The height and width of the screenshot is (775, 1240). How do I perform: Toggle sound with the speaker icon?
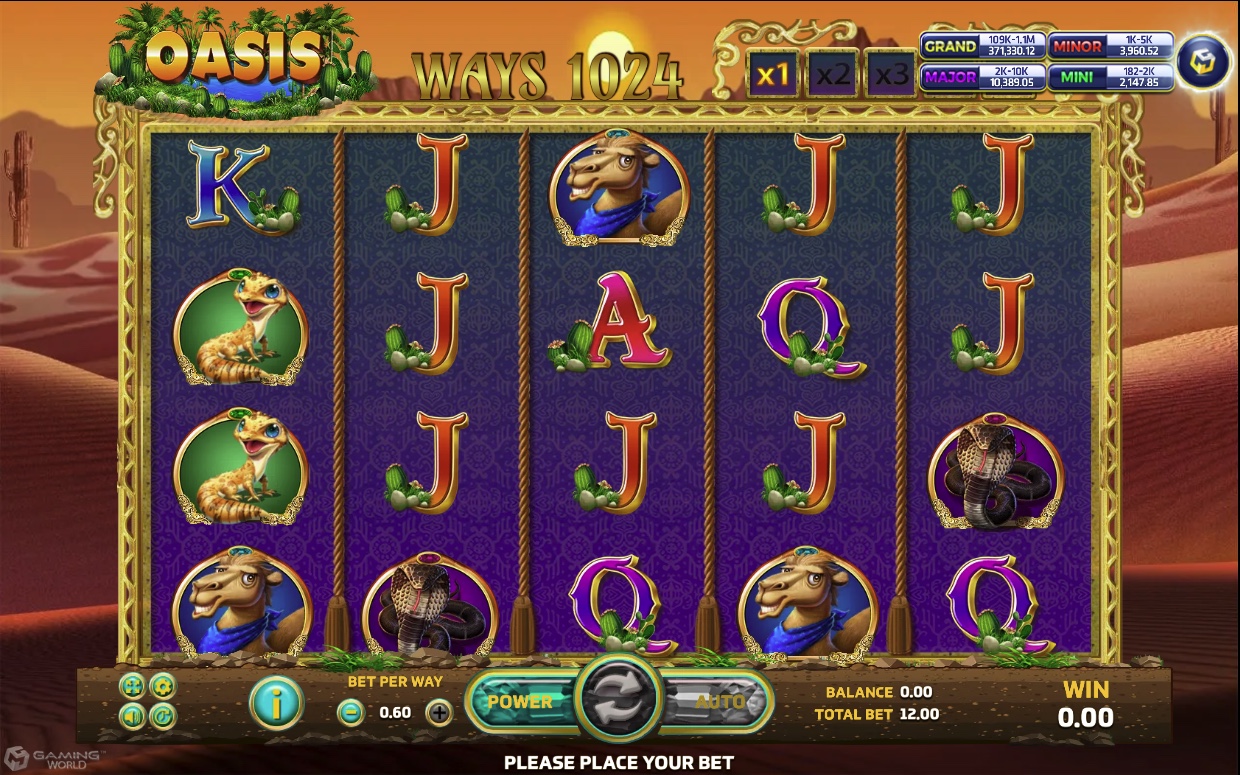tap(131, 715)
